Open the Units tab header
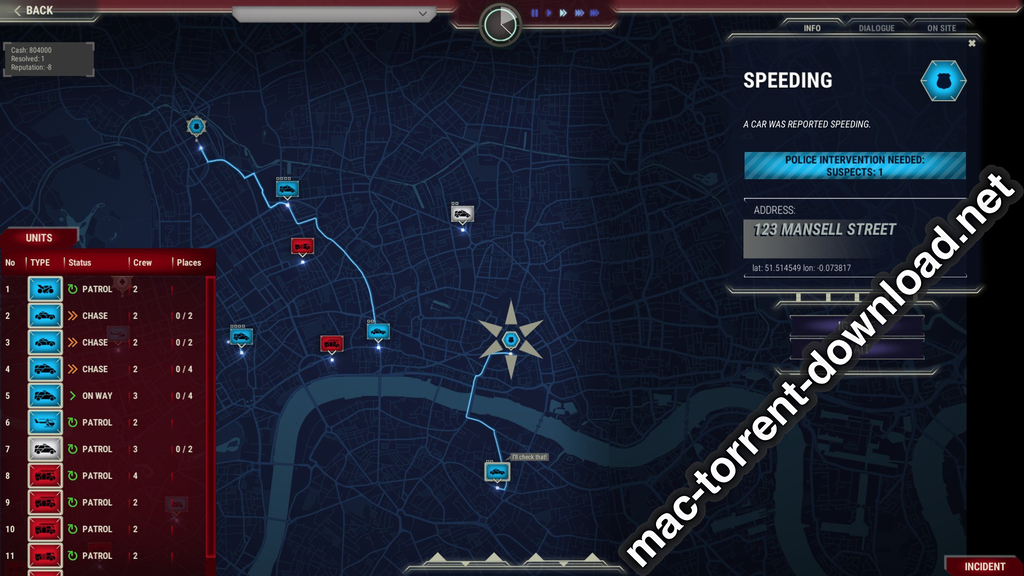The image size is (1024, 576). (x=39, y=237)
